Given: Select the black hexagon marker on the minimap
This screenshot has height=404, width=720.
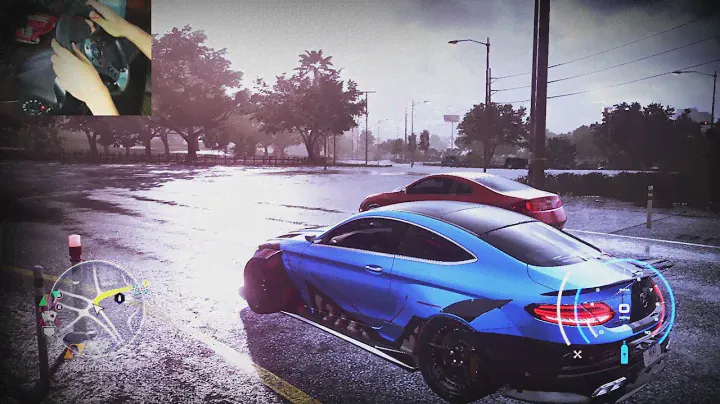Looking at the screenshot, I should click(119, 297).
